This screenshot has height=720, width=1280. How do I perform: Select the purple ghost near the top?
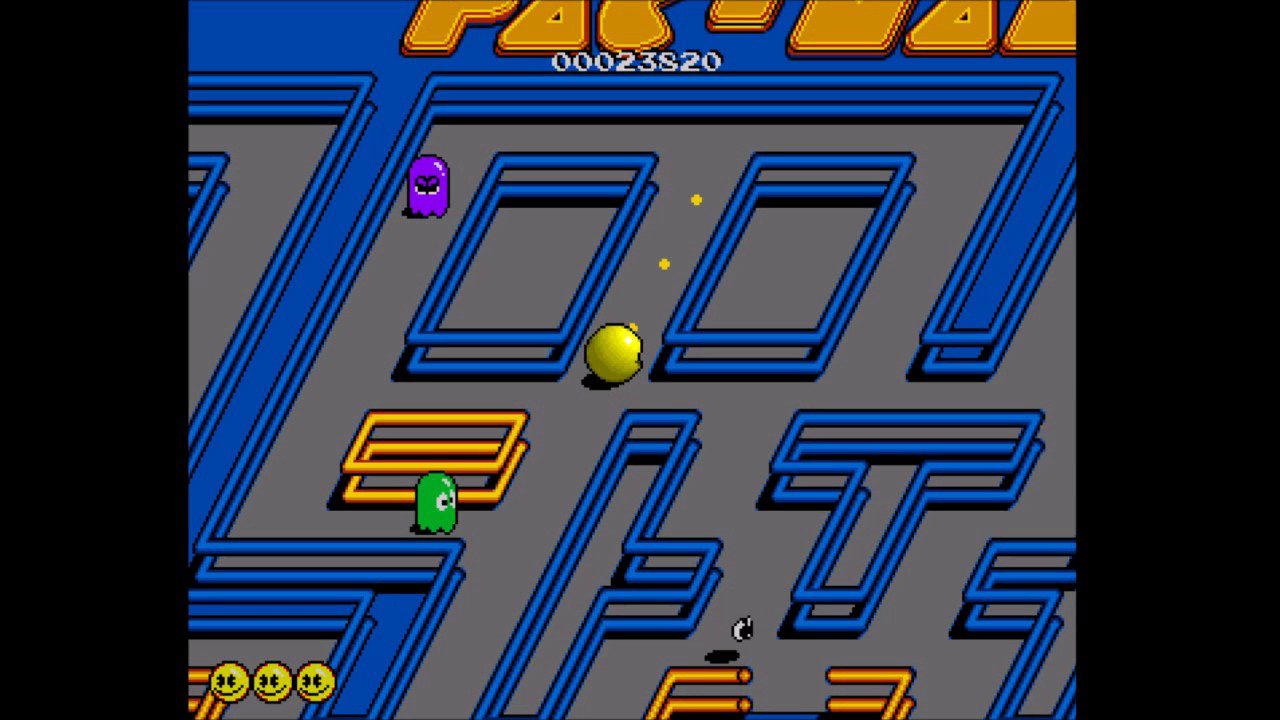click(430, 185)
